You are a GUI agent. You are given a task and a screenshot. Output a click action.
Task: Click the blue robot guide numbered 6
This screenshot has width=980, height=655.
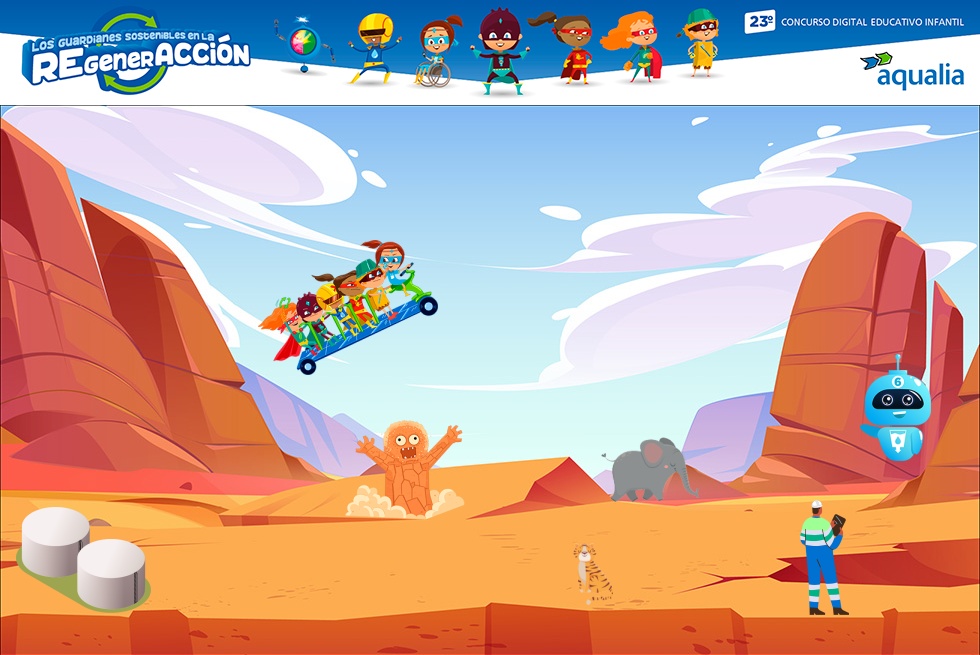tap(896, 410)
